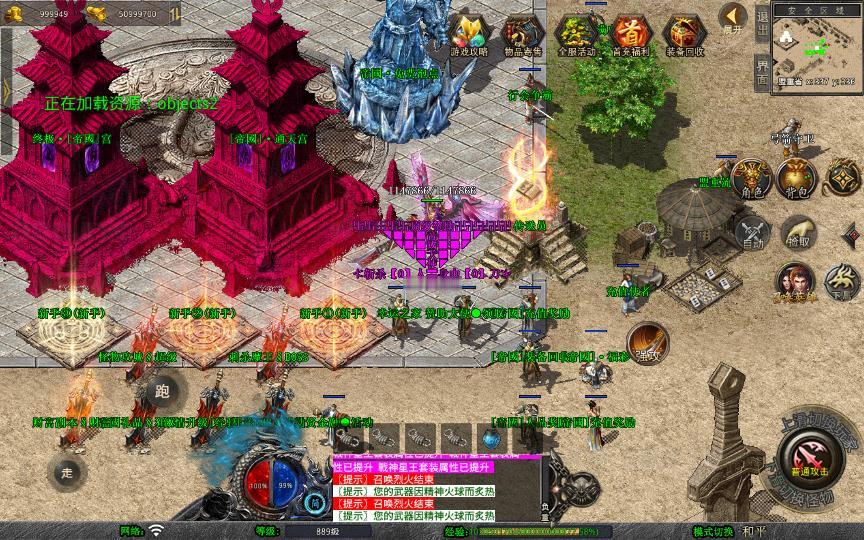The image size is (864, 540).
Task: Open the 首充福利 first-recharge bonus icon
Action: point(630,33)
